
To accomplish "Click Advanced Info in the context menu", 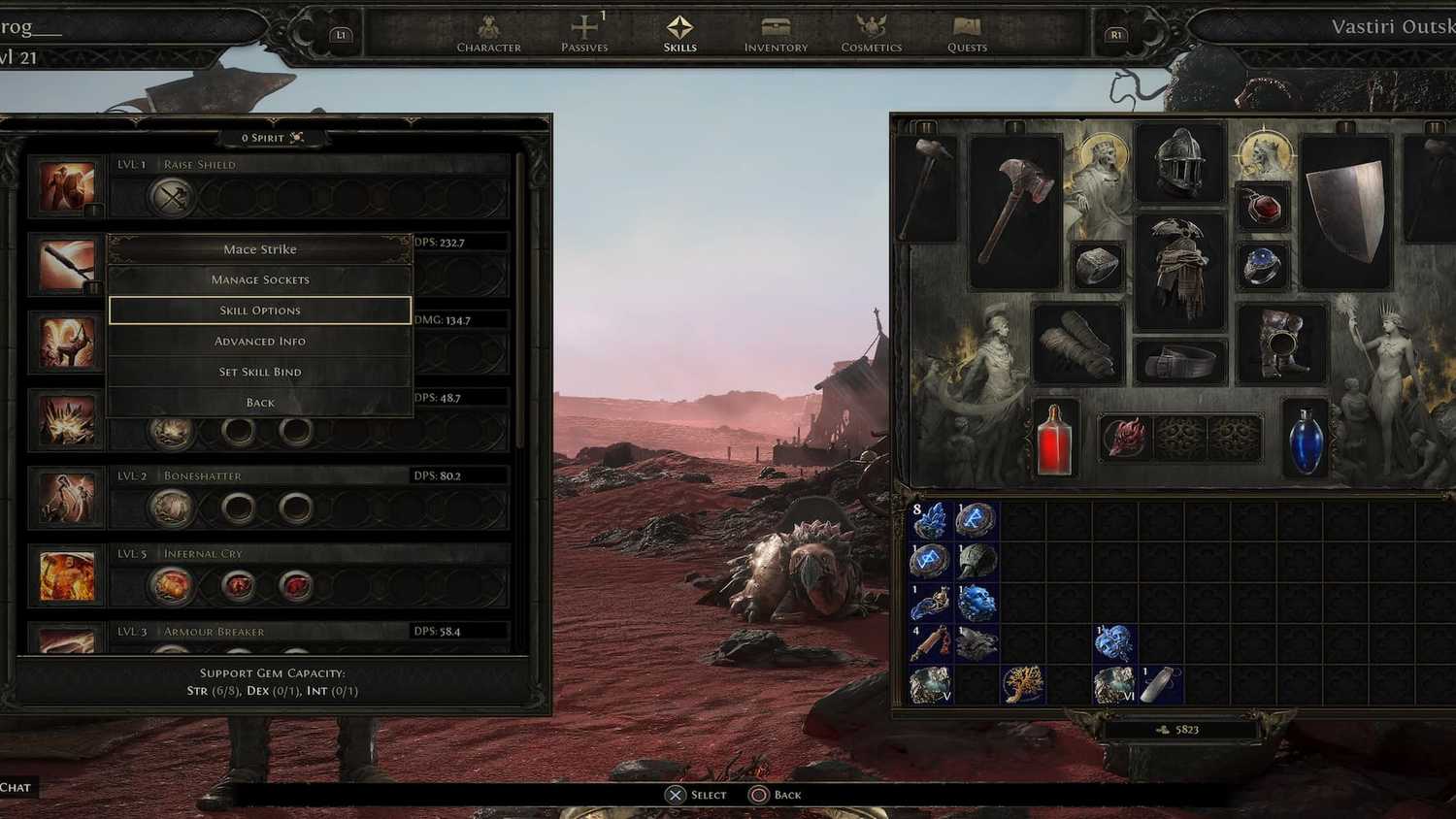I will click(x=259, y=341).
